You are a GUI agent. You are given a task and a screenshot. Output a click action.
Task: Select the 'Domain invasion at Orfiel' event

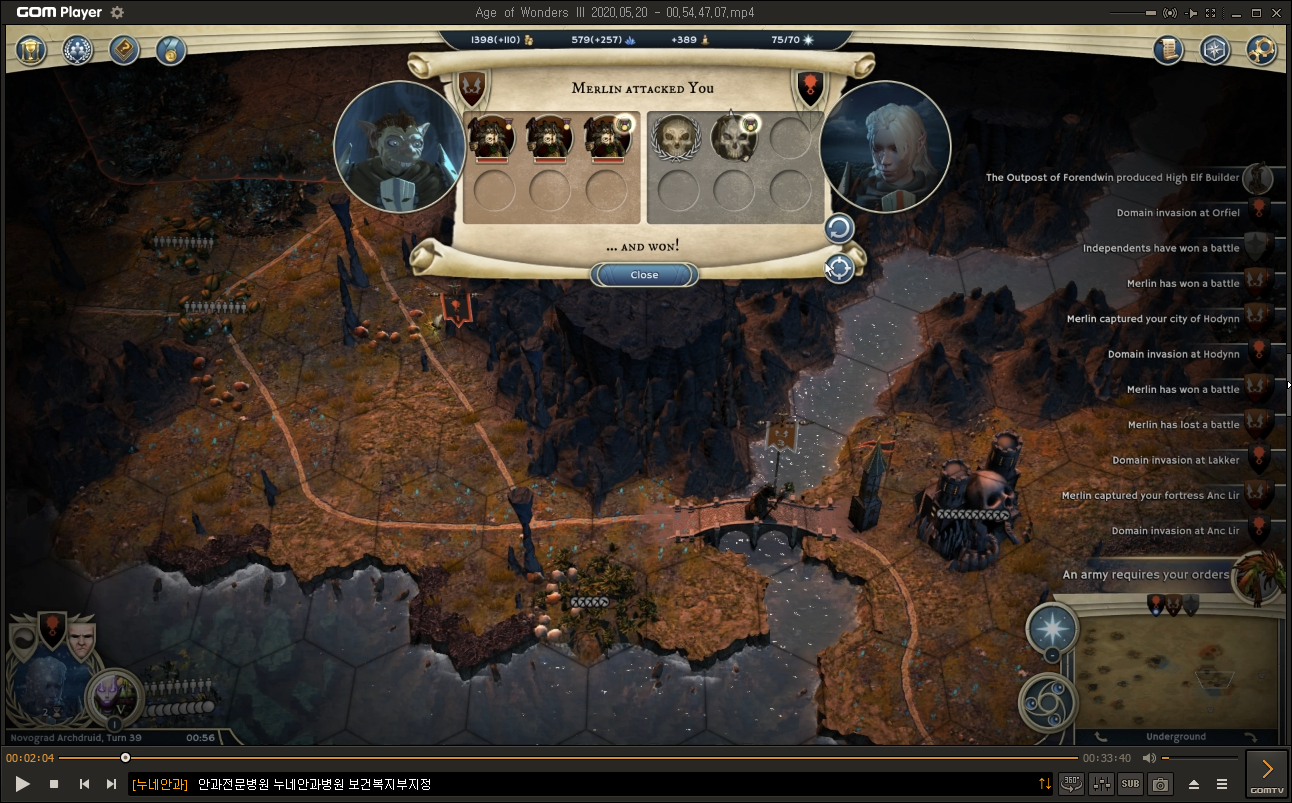(1177, 213)
